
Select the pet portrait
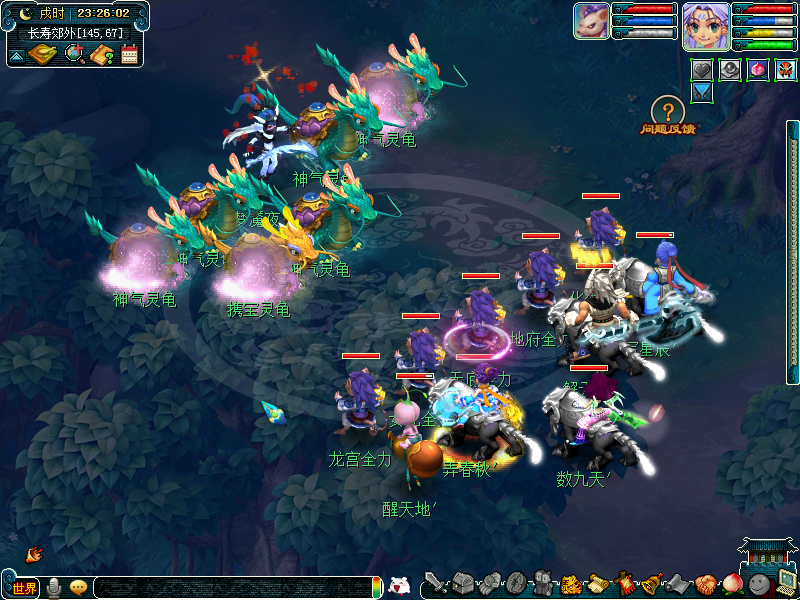coord(591,21)
